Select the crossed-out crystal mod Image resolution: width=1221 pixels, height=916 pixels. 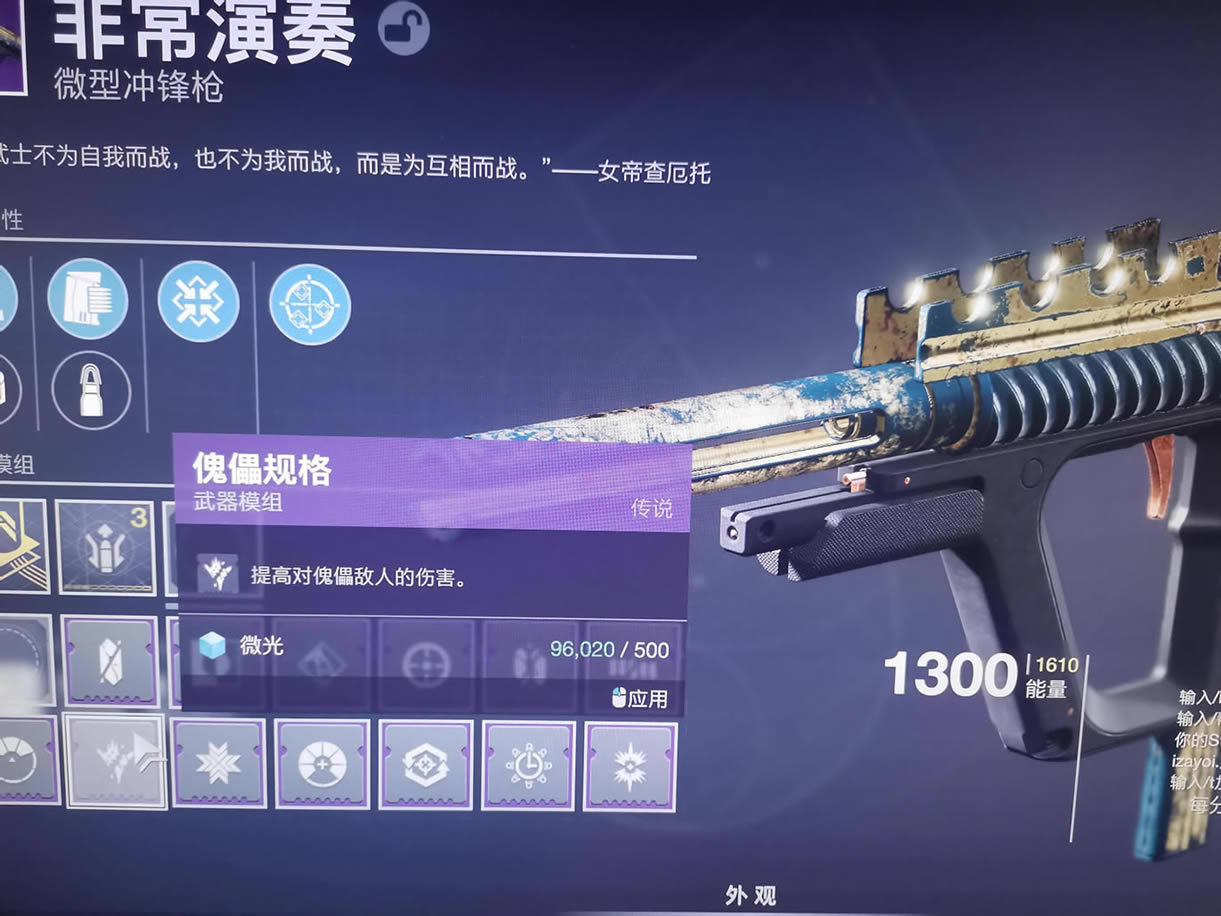[110, 661]
